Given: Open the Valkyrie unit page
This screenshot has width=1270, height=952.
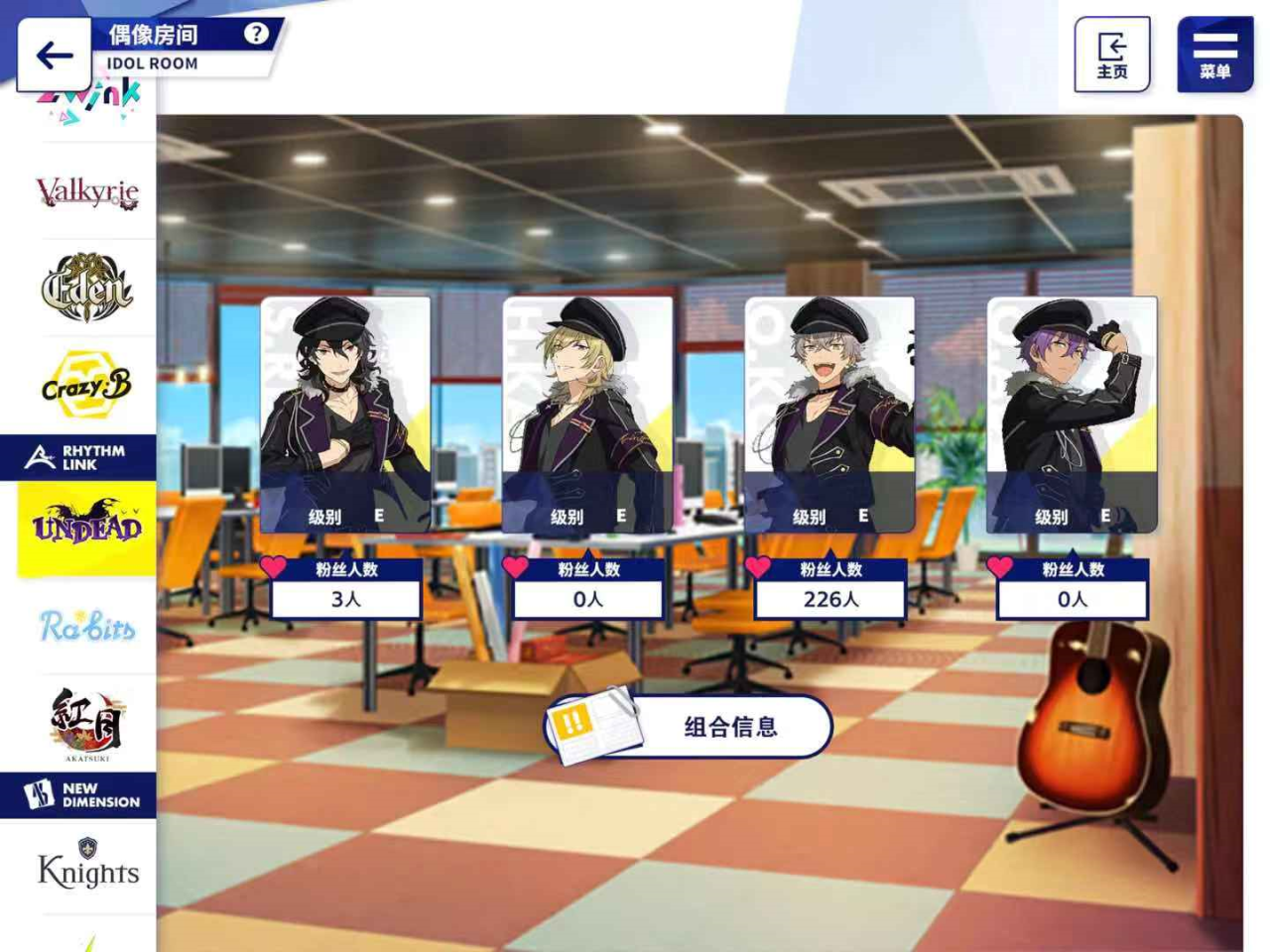Looking at the screenshot, I should coord(84,191).
